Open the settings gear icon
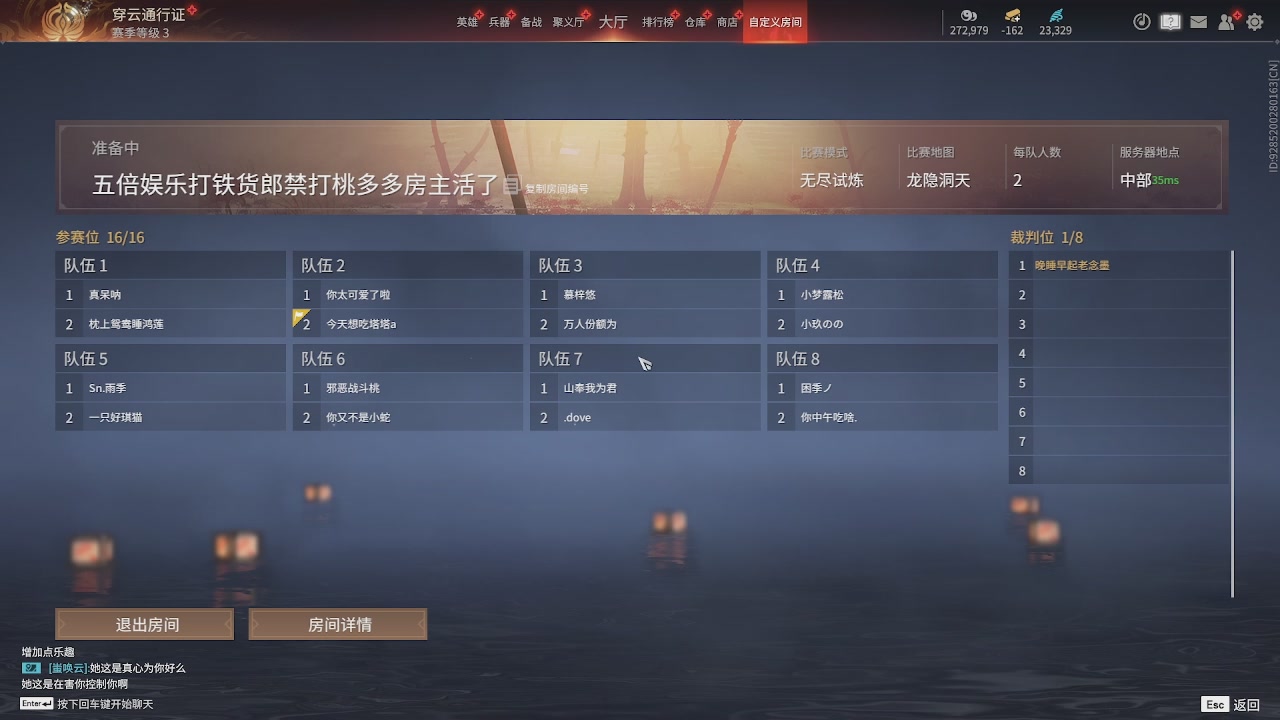The image size is (1280, 720). (x=1253, y=21)
